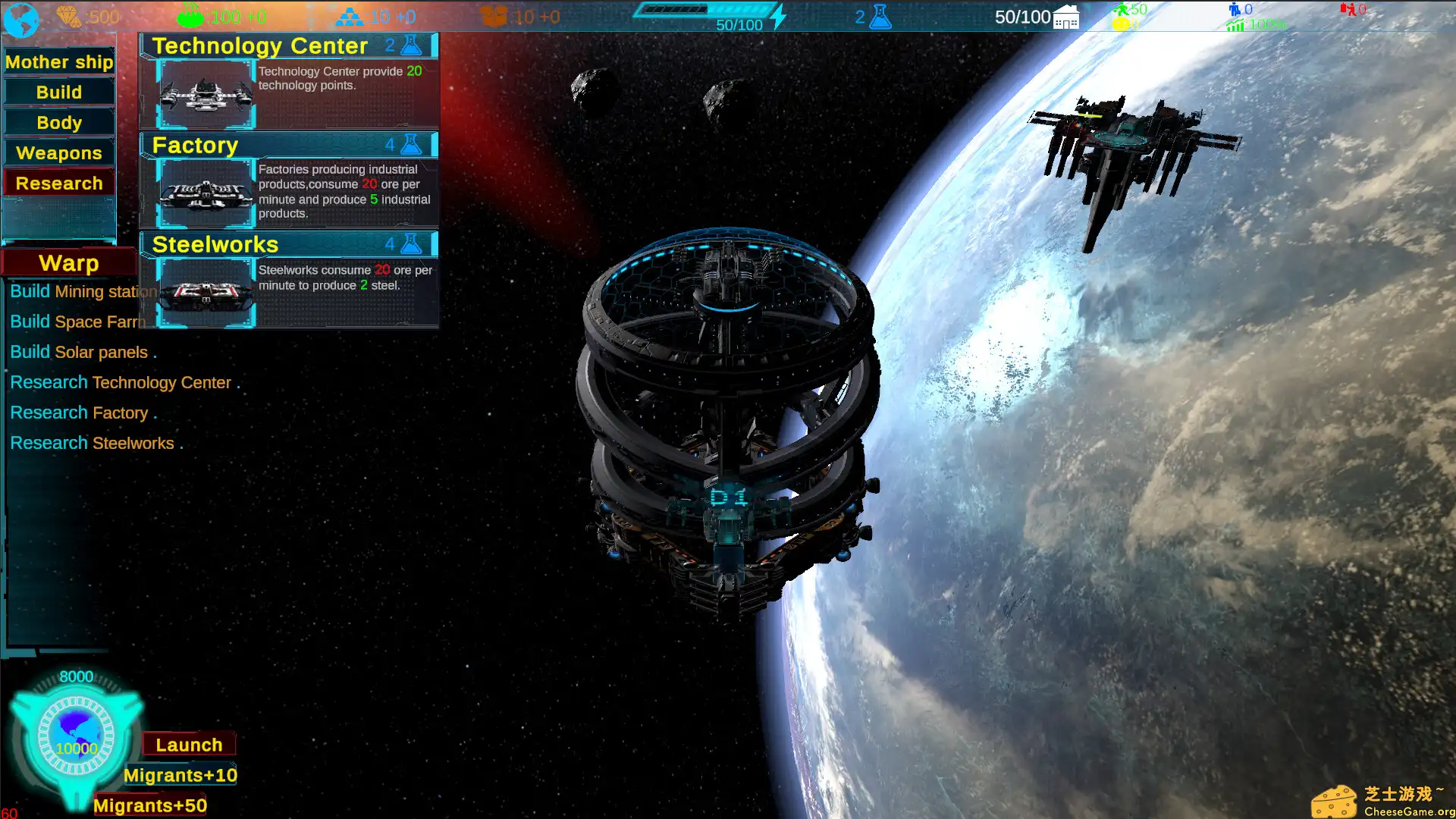The image size is (1456, 819).
Task: Select the blue research flask in top bar
Action: pyautogui.click(x=878, y=15)
